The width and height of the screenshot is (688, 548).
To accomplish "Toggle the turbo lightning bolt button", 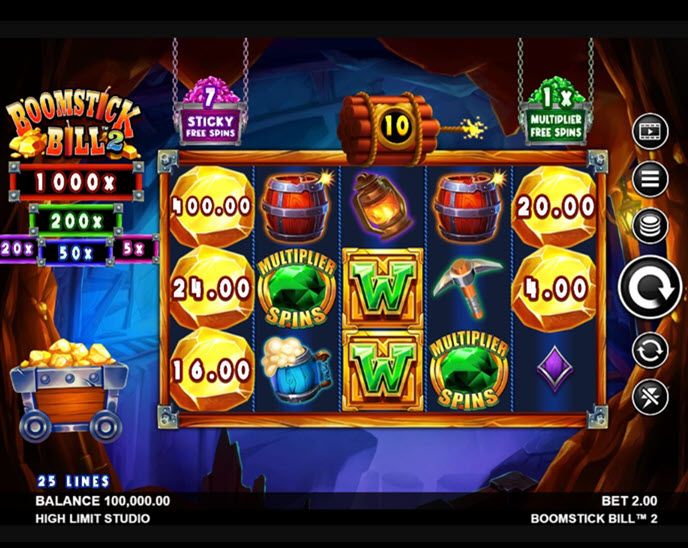I will point(649,397).
